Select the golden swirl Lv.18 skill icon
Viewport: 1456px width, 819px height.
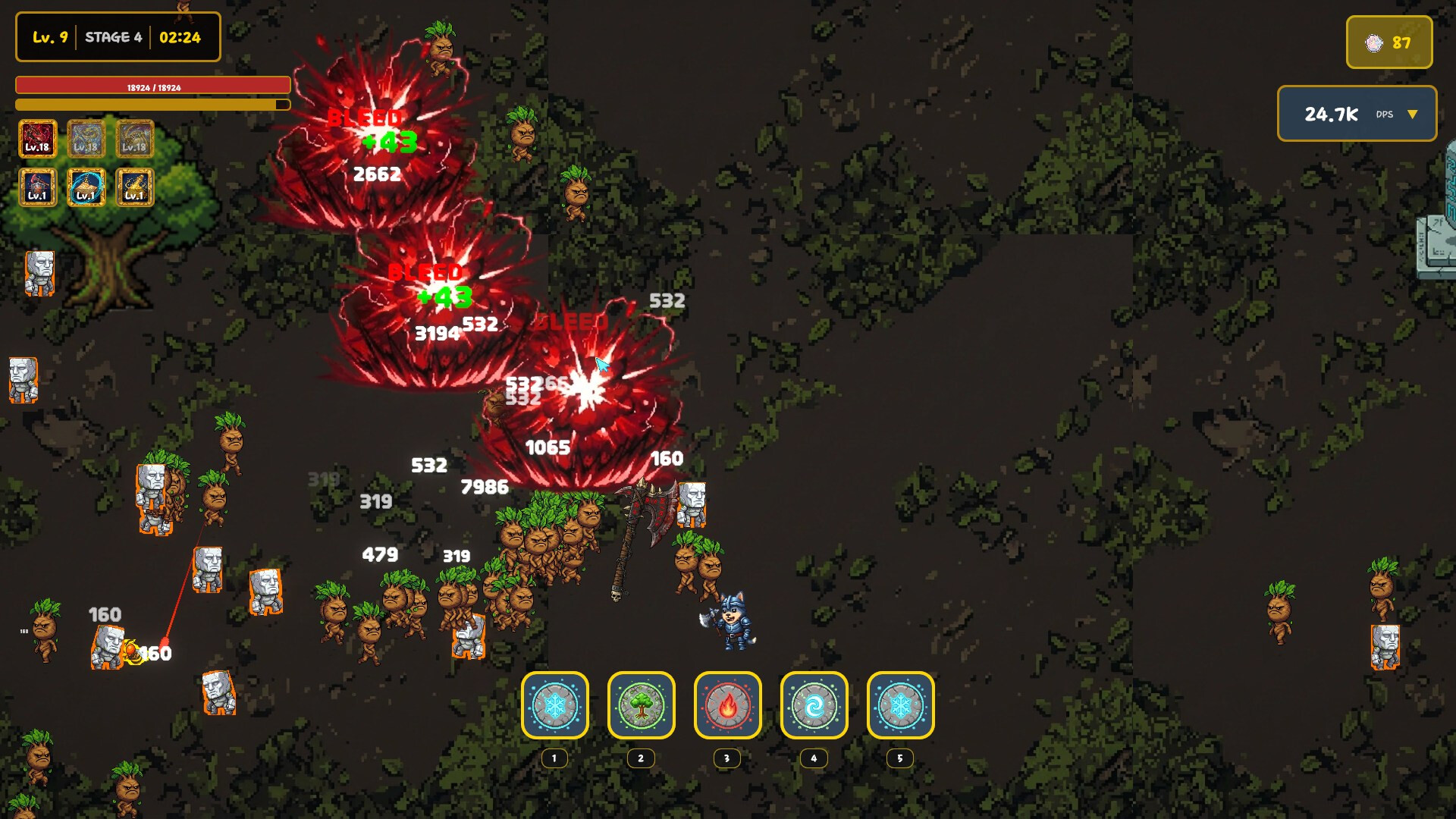133,138
